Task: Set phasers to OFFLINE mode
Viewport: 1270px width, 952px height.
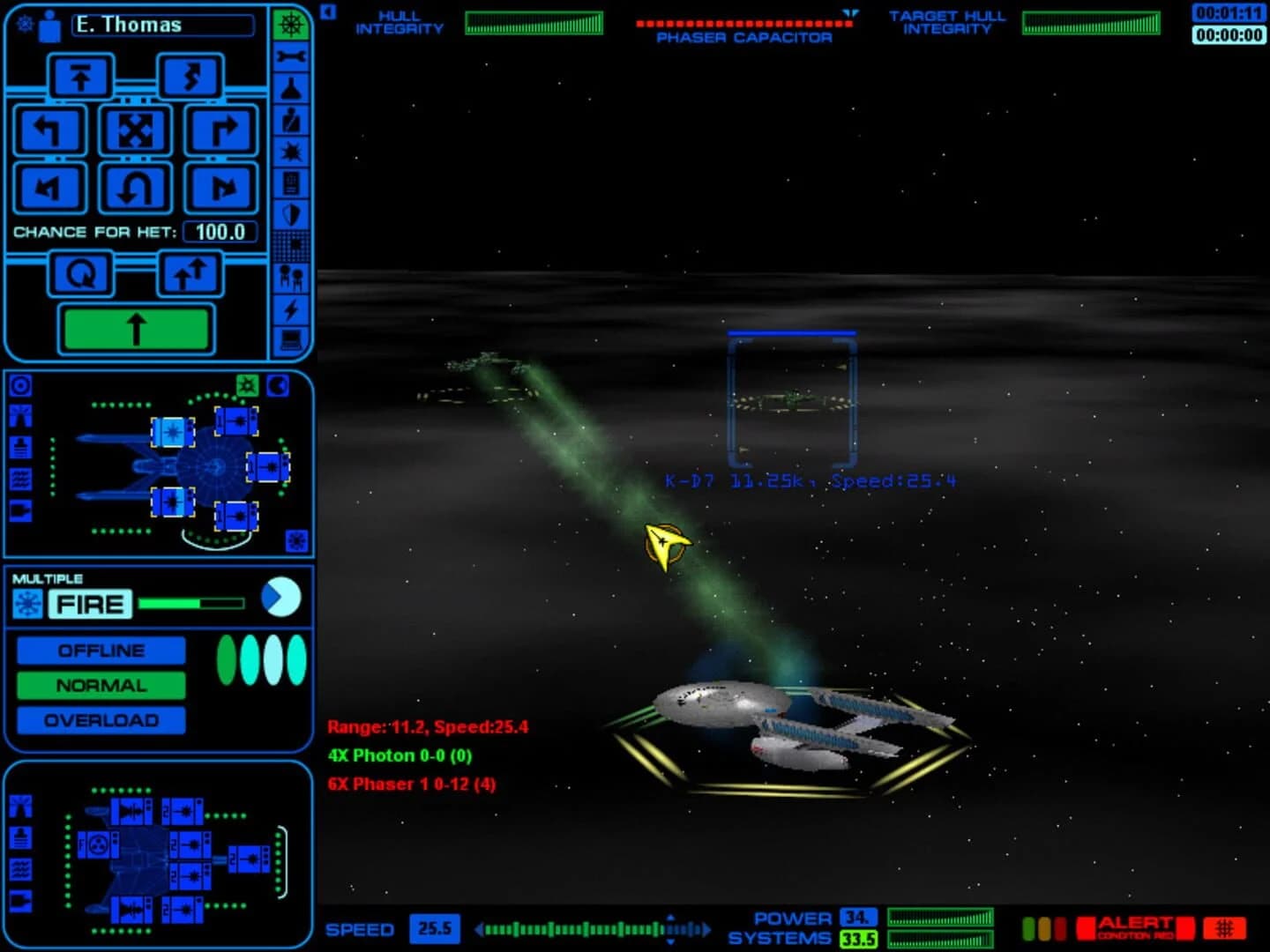Action: (x=101, y=650)
